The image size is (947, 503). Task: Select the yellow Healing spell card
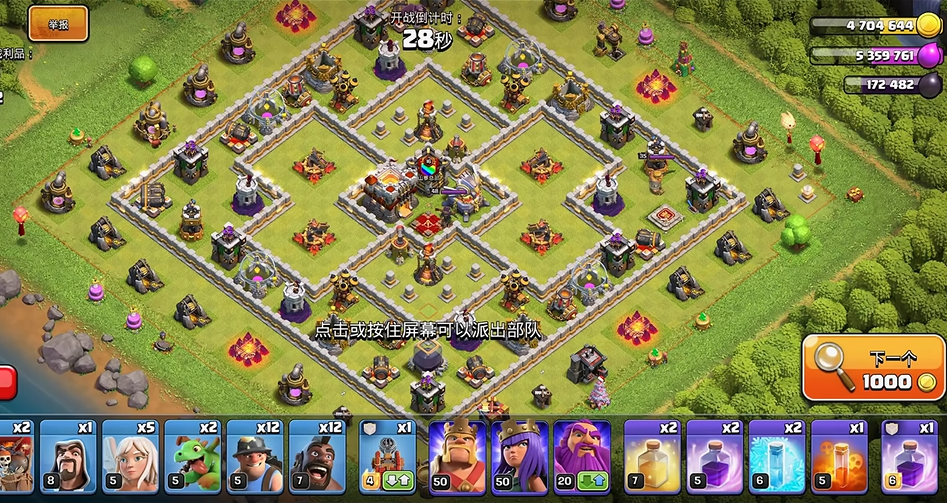coord(652,458)
